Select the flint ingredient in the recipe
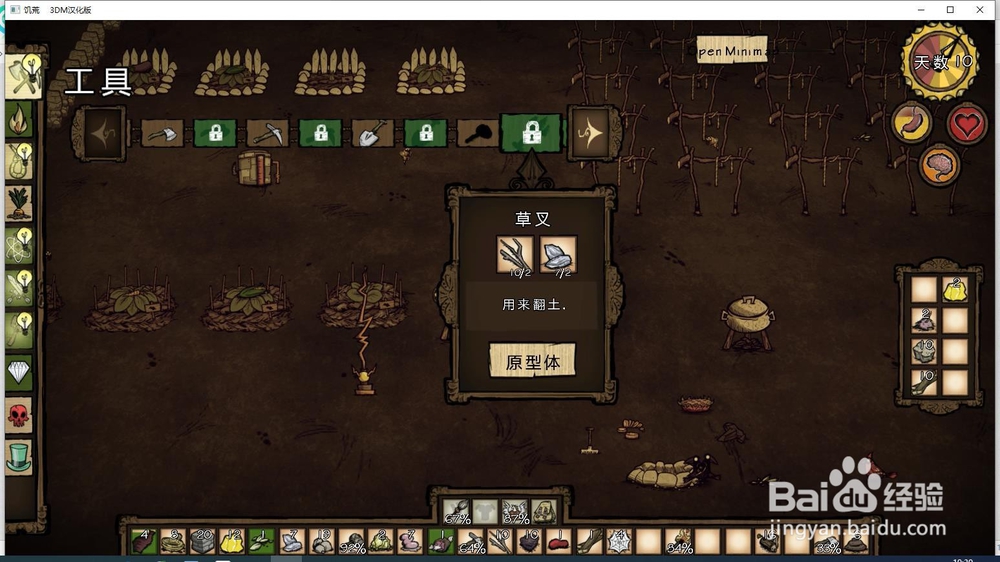 pos(558,256)
